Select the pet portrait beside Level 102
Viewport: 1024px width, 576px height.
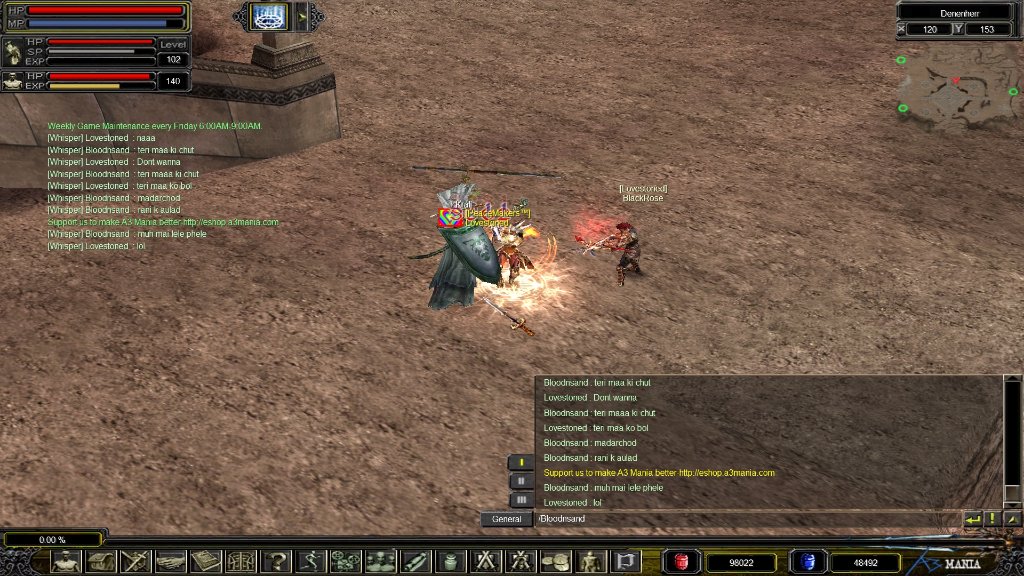click(13, 52)
